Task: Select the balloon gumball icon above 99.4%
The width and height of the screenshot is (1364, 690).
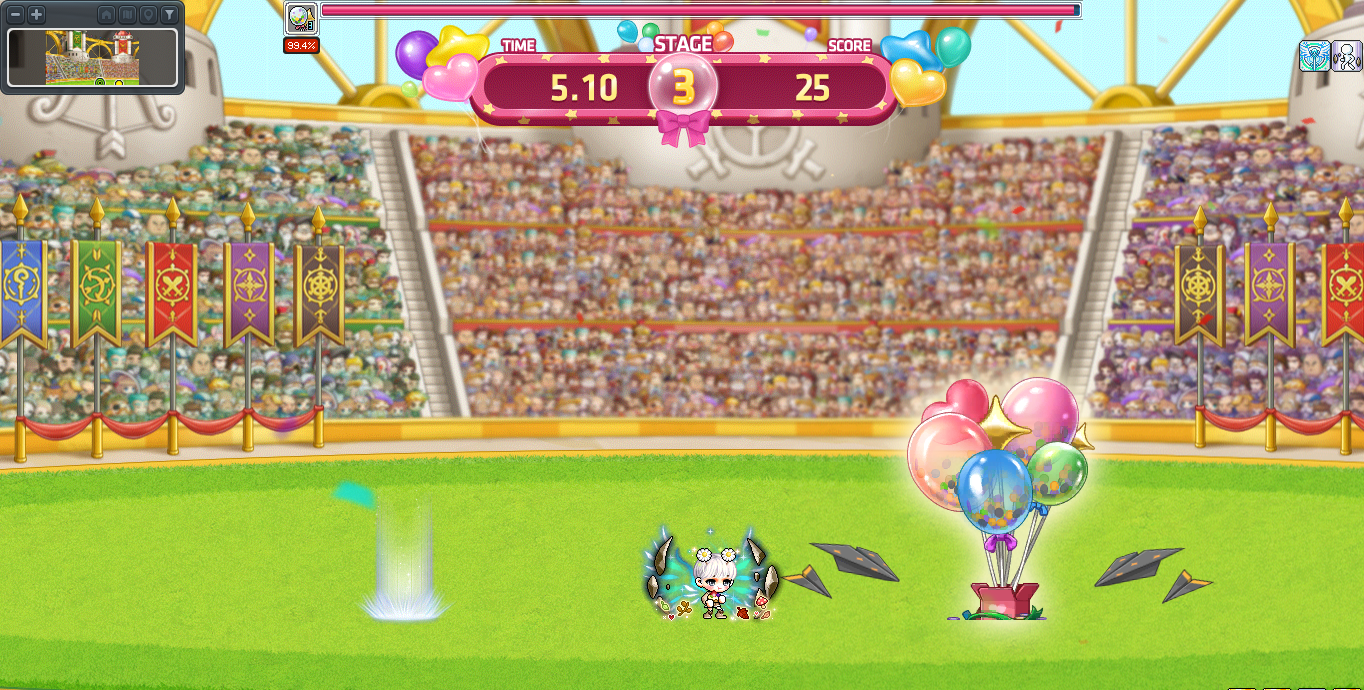Action: [x=300, y=19]
